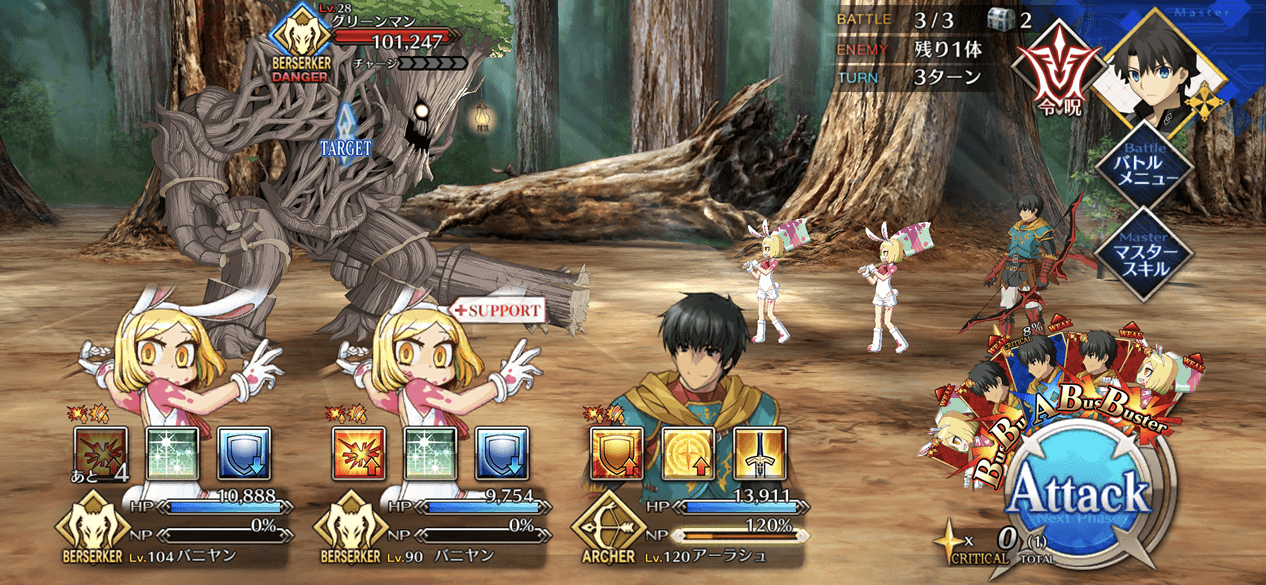Trigger Lv.90 Bunyan's blue shield-down skill
The image size is (1266, 585).
[501, 452]
